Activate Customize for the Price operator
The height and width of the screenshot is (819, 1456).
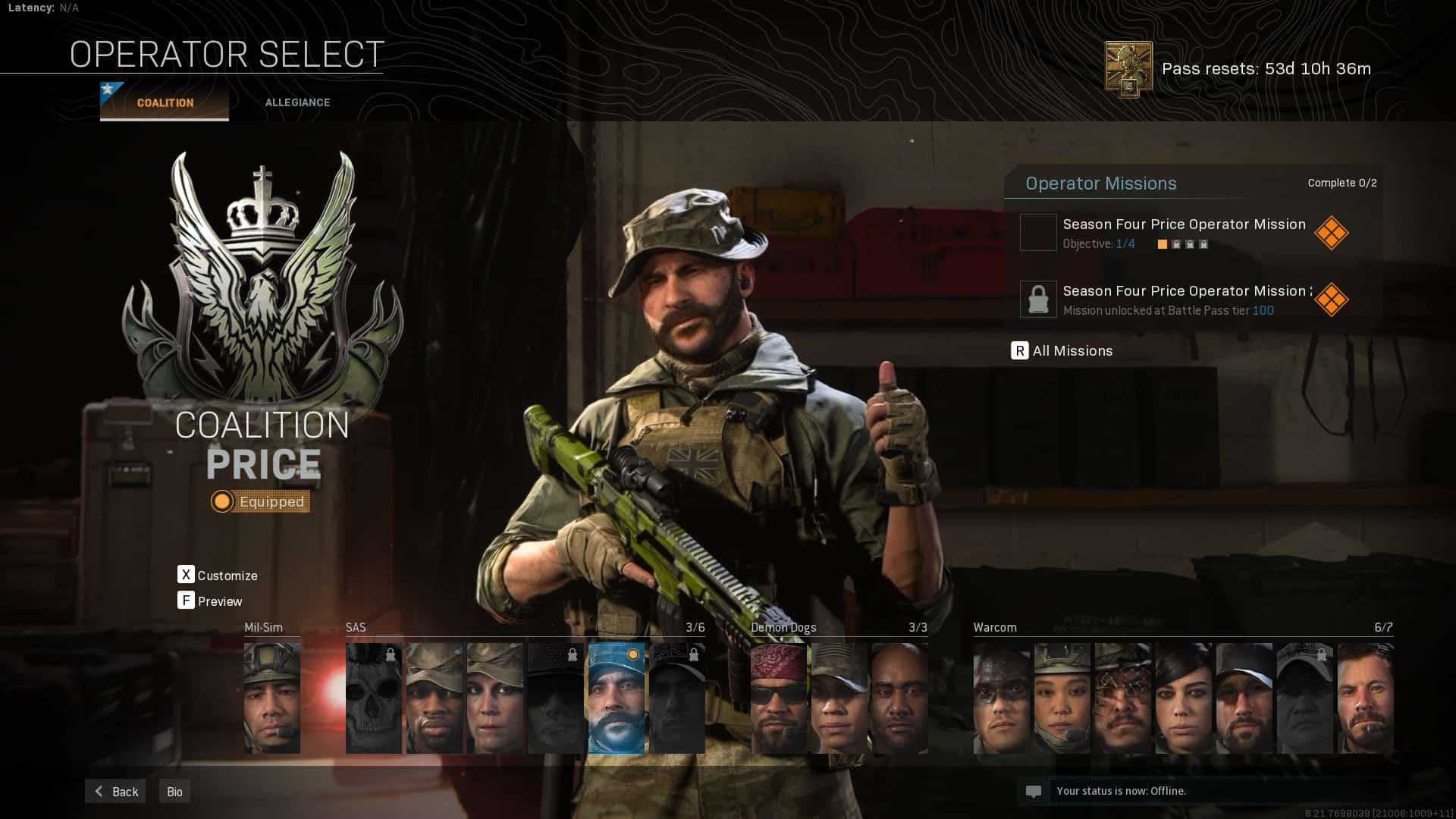click(x=218, y=576)
